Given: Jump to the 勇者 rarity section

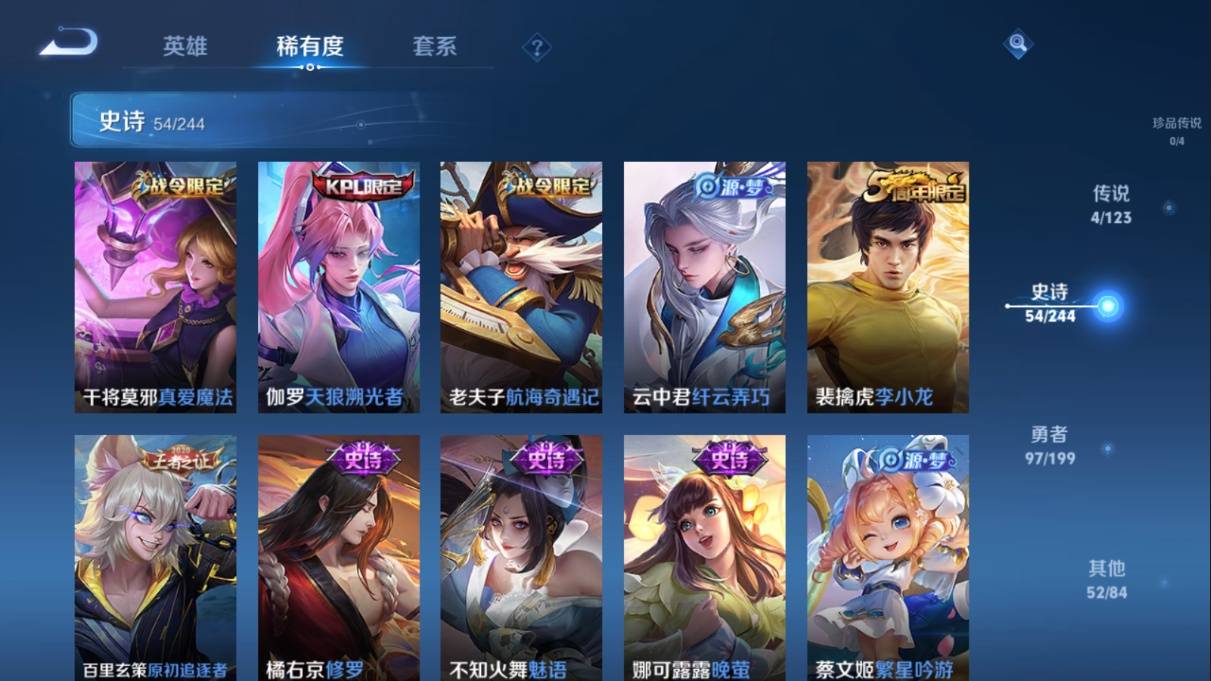Looking at the screenshot, I should [1050, 445].
